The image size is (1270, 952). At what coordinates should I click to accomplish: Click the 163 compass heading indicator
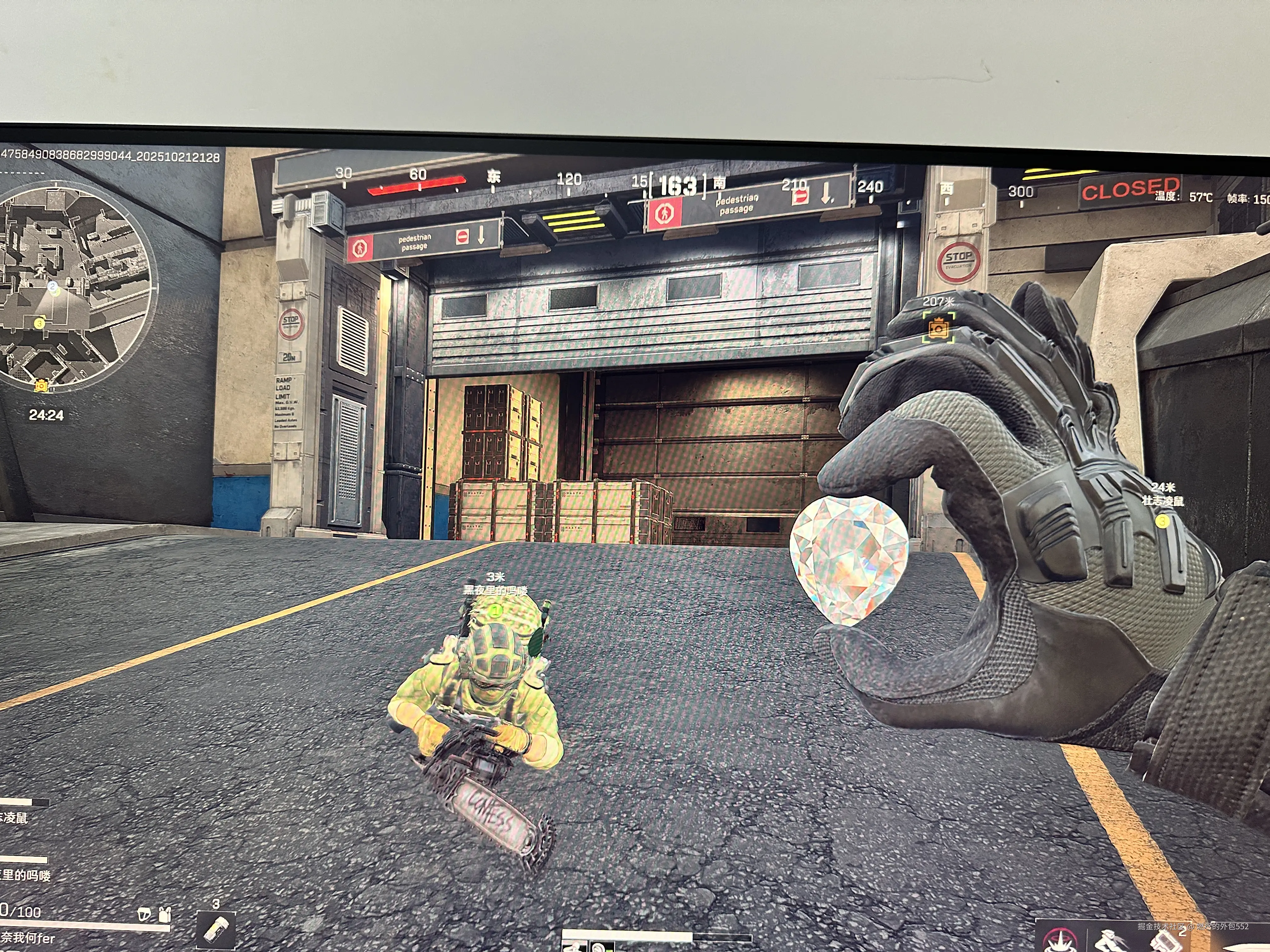pos(678,186)
